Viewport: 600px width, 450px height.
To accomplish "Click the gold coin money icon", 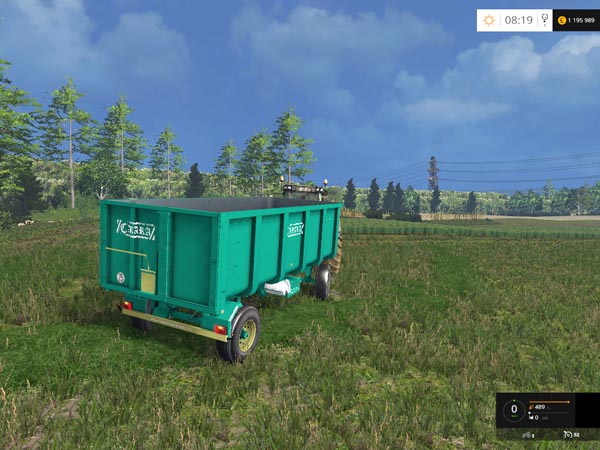I will point(562,20).
